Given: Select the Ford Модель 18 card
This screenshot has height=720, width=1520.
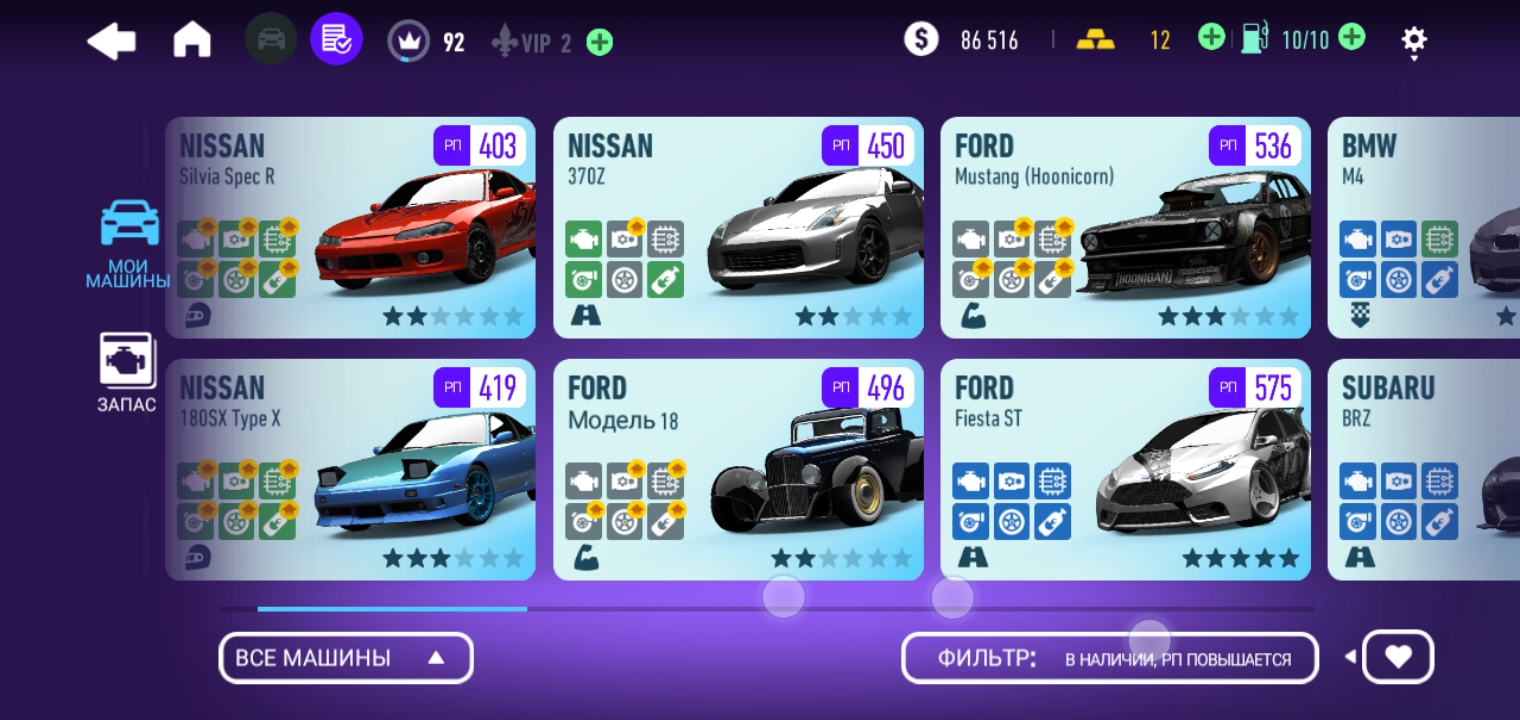Looking at the screenshot, I should [x=738, y=470].
